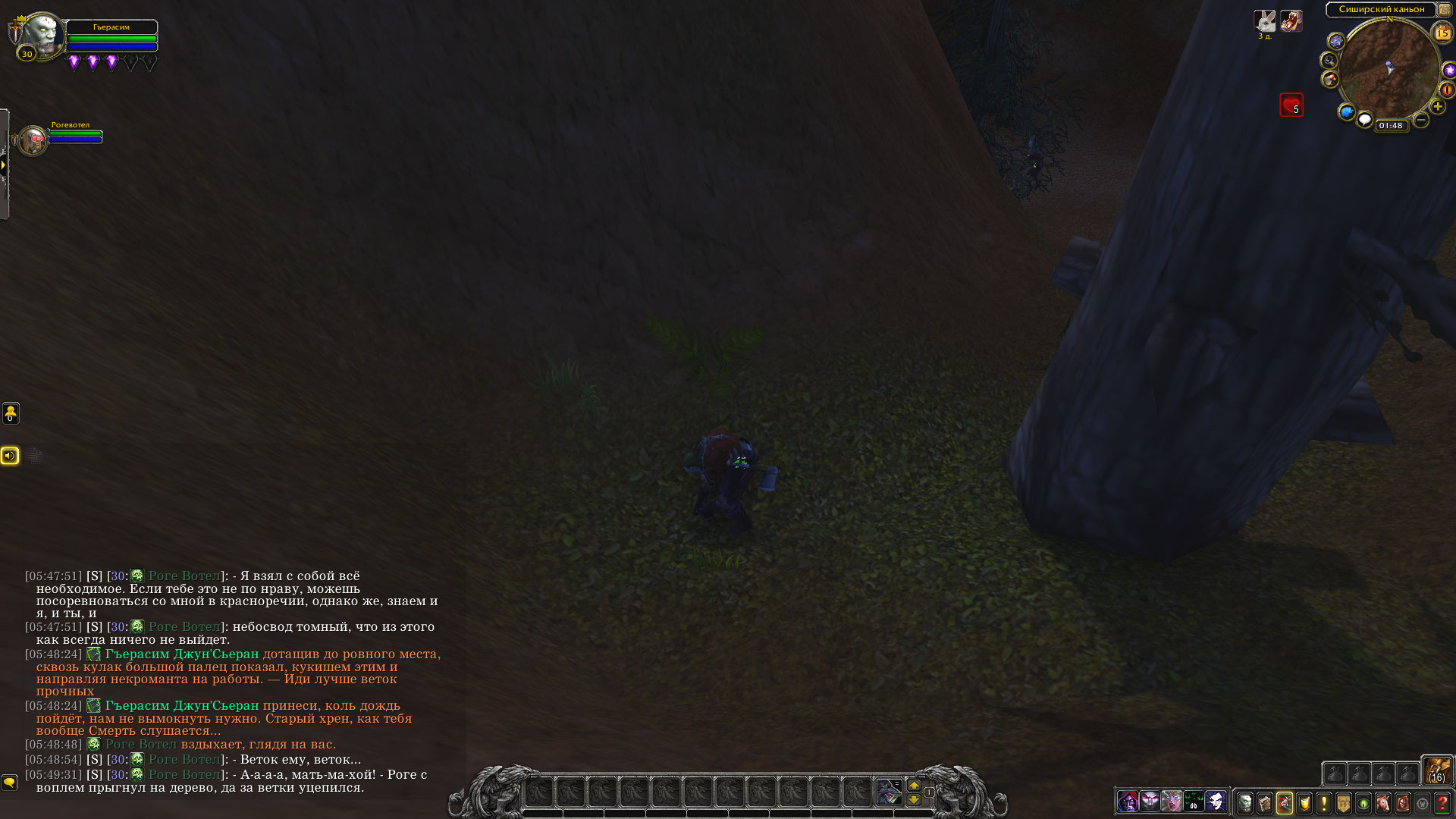
Task: Select Герасим's player portrait
Action: [x=42, y=34]
